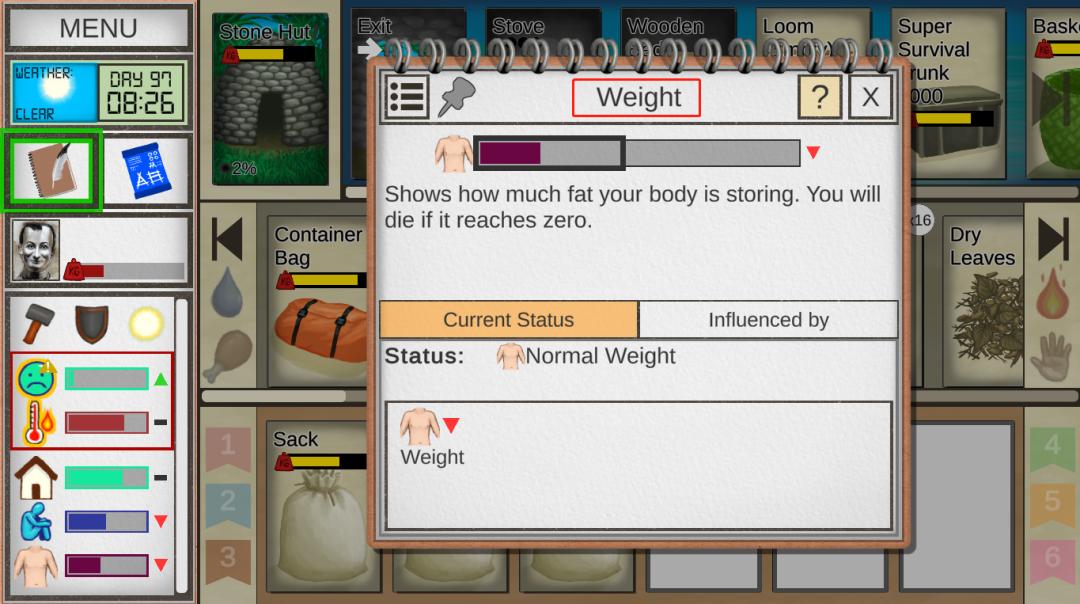Click the hammer crafting icon
This screenshot has height=604, width=1080.
pos(38,322)
